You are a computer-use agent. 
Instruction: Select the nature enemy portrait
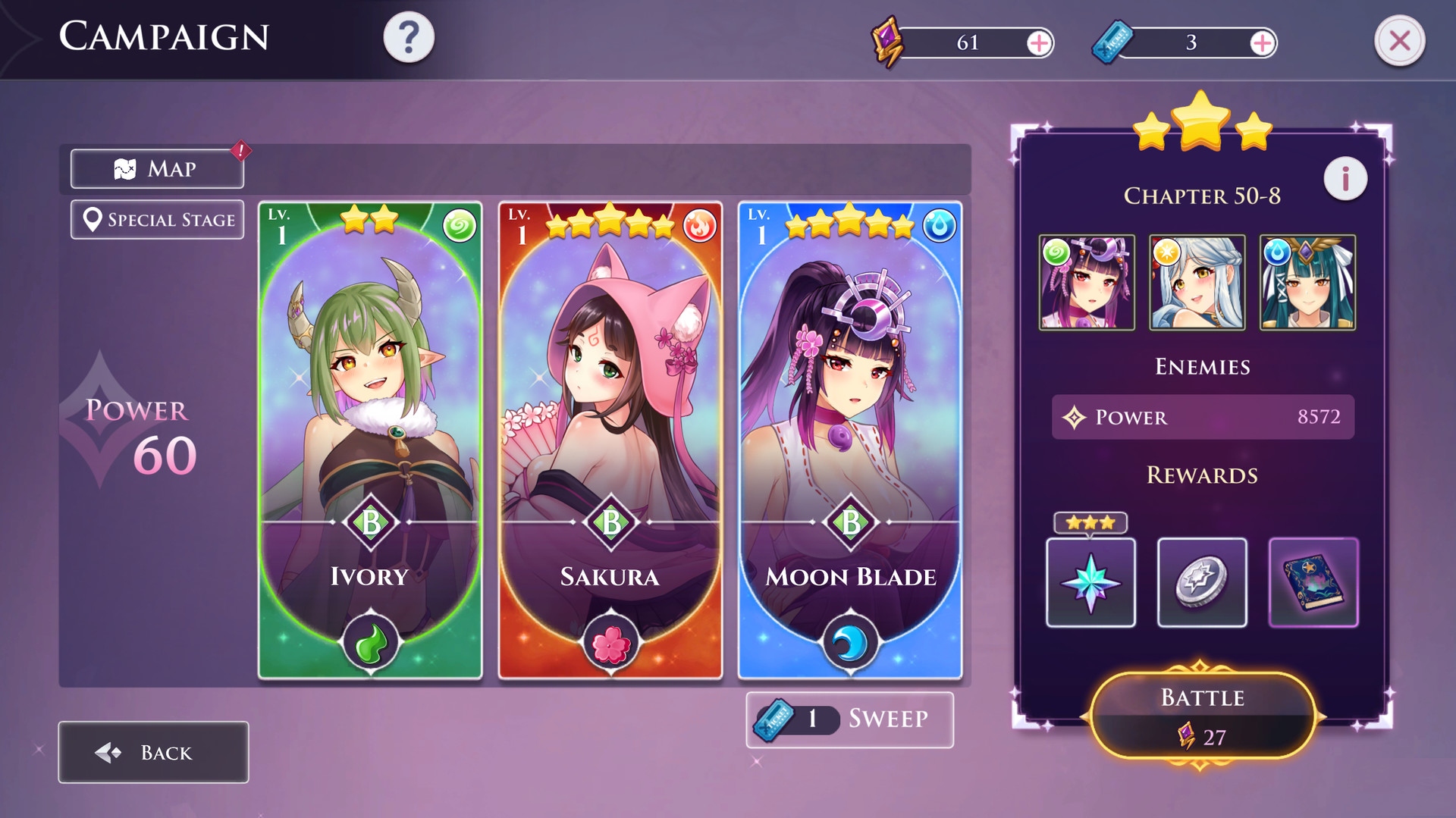(1088, 282)
